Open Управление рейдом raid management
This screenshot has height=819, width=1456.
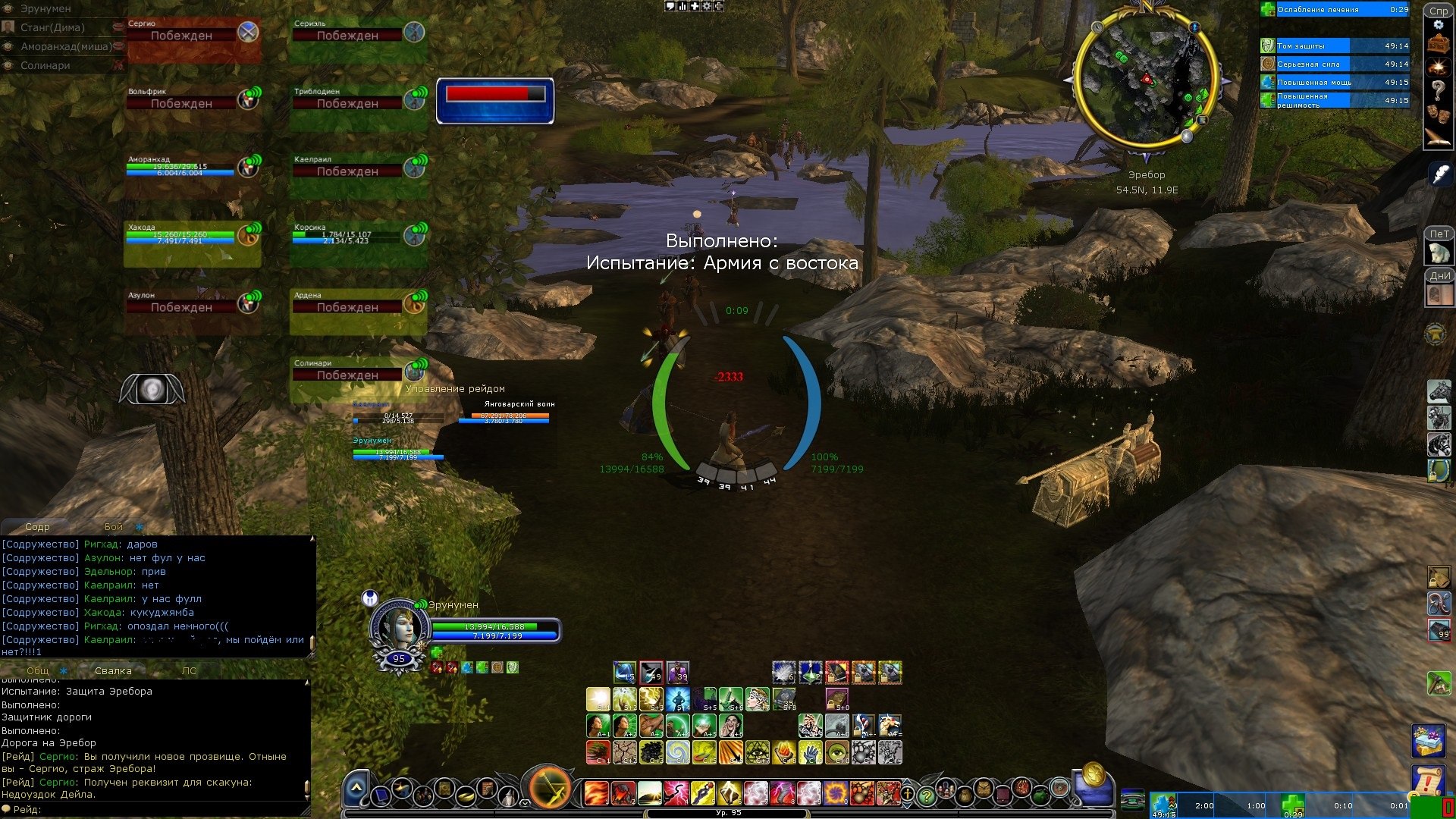pyautogui.click(x=455, y=388)
